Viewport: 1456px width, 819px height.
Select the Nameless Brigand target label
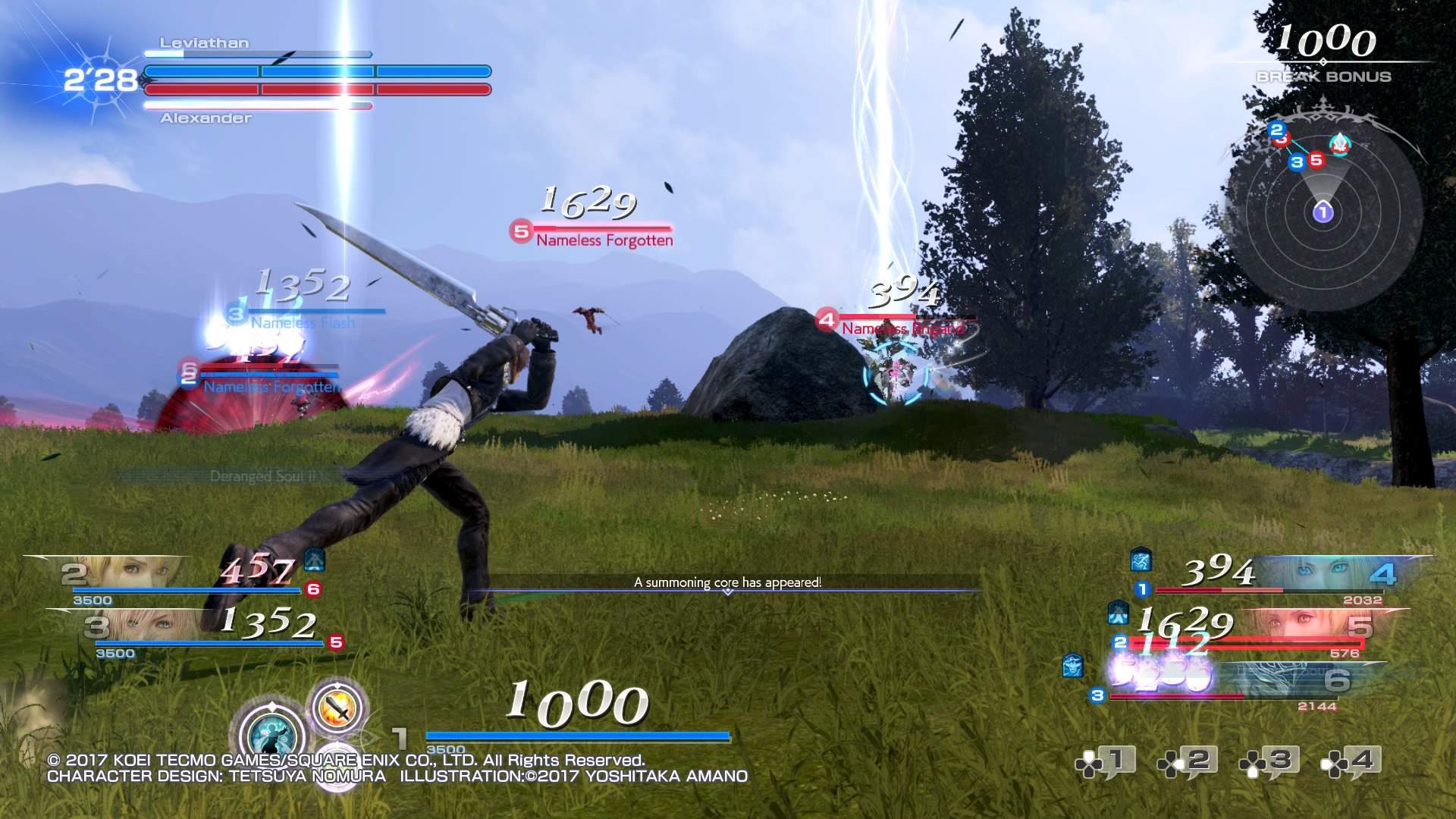pyautogui.click(x=902, y=329)
